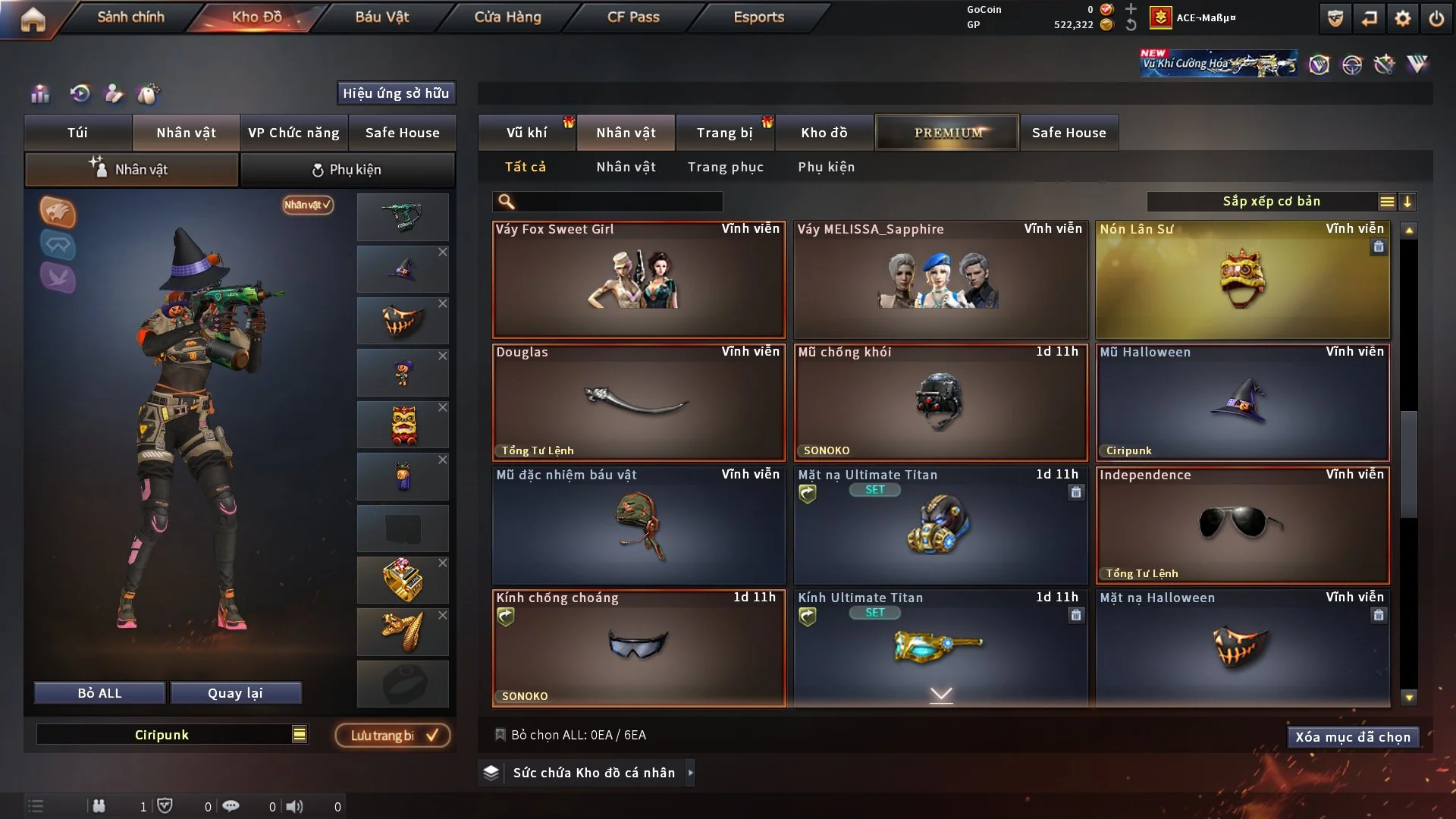
Task: Select the PREMIUM inventory tab
Action: tap(947, 133)
